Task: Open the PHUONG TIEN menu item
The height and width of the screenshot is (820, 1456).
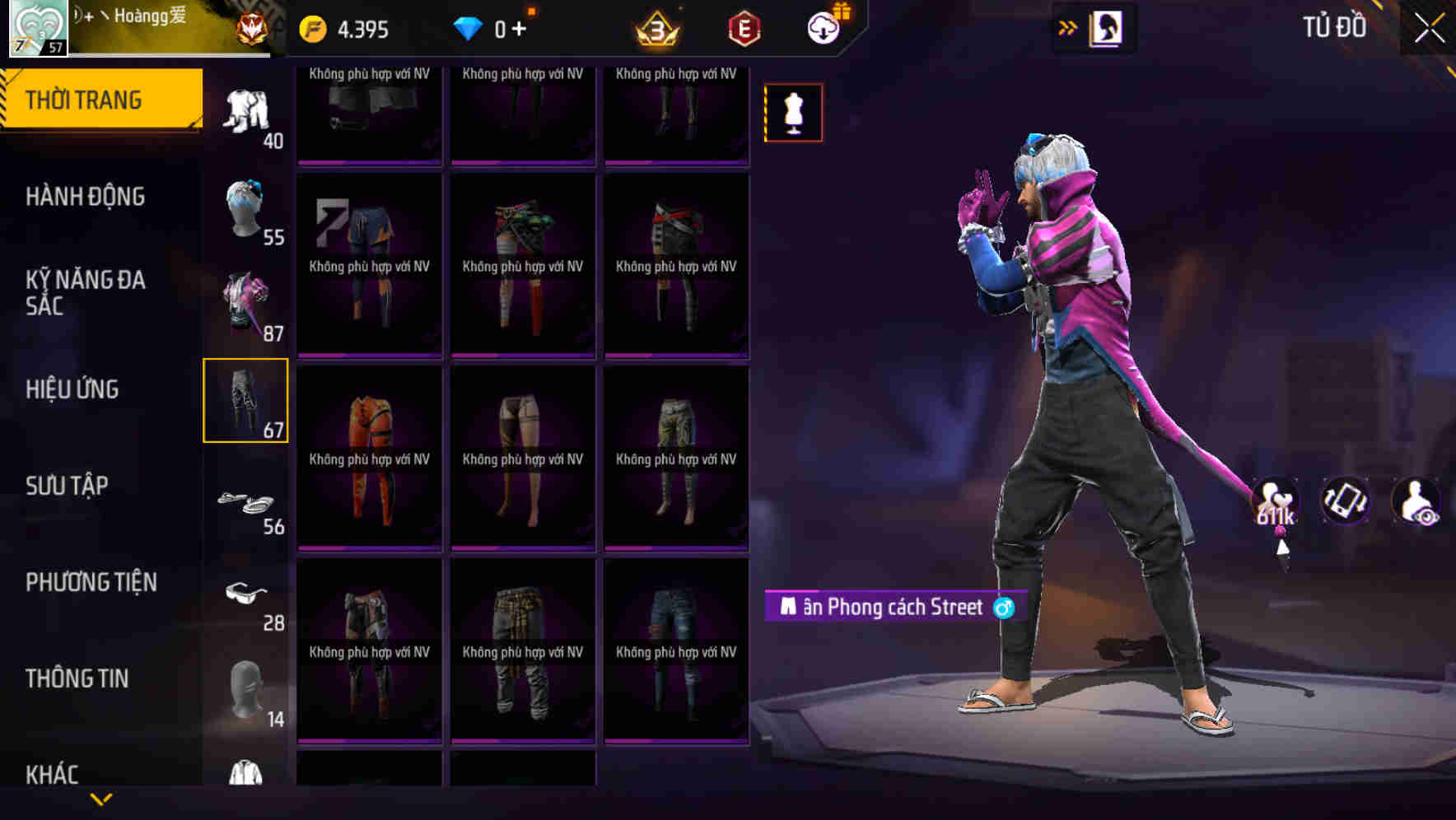Action: (x=91, y=581)
